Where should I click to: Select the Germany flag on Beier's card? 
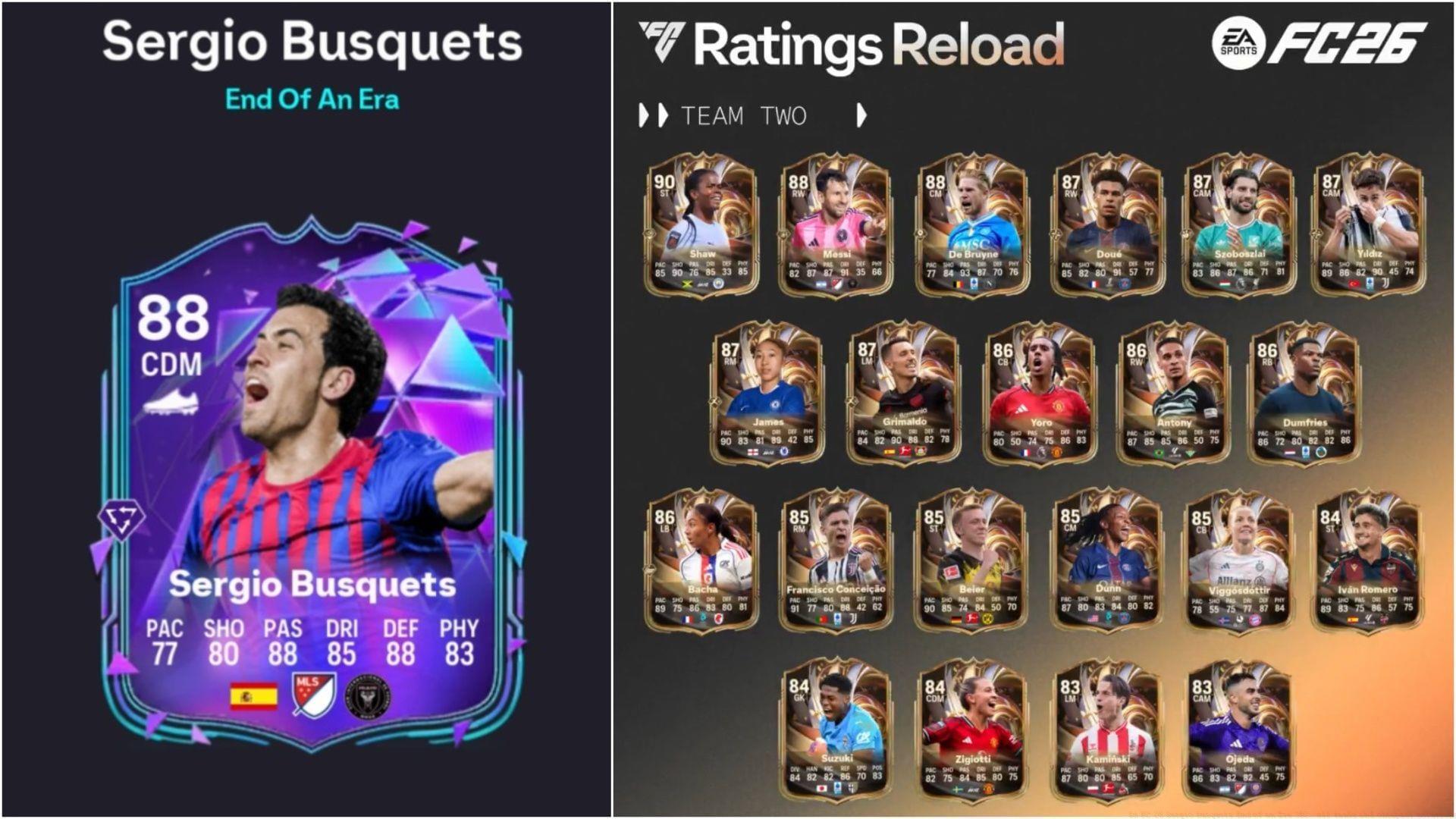[955, 620]
